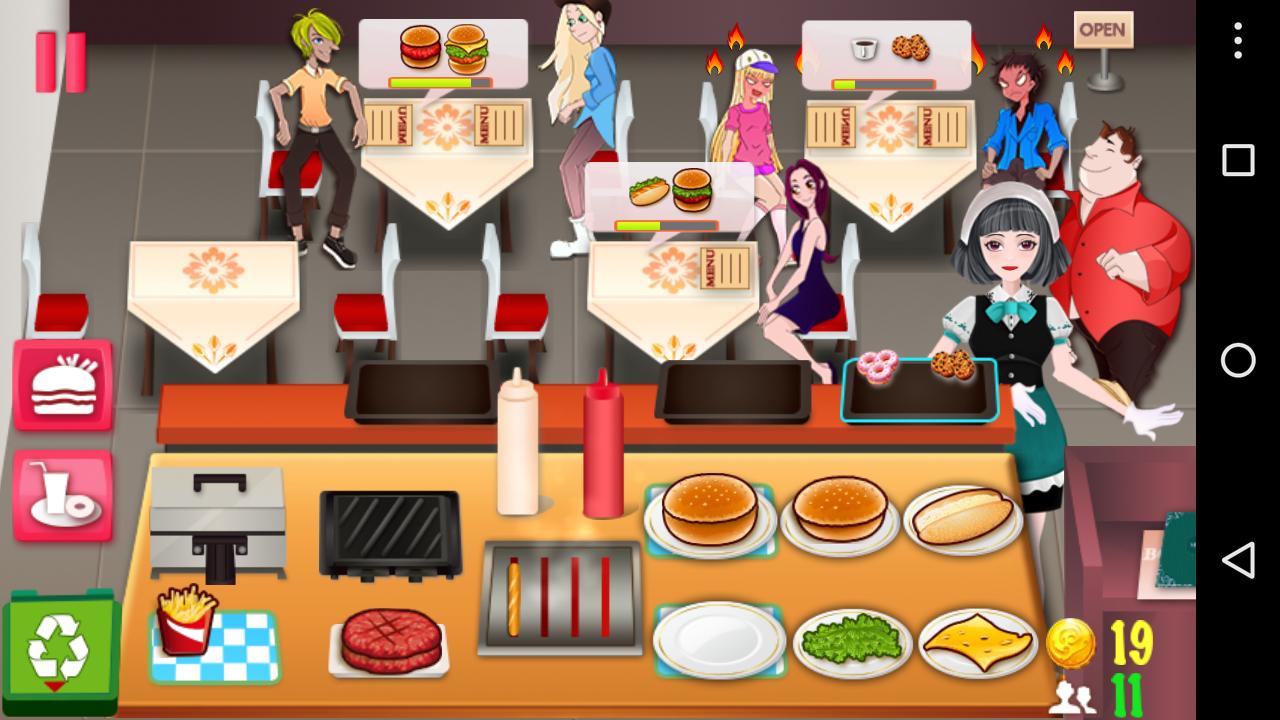Click the trash recycle bin
Viewport: 1280px width, 720px height.
click(58, 650)
